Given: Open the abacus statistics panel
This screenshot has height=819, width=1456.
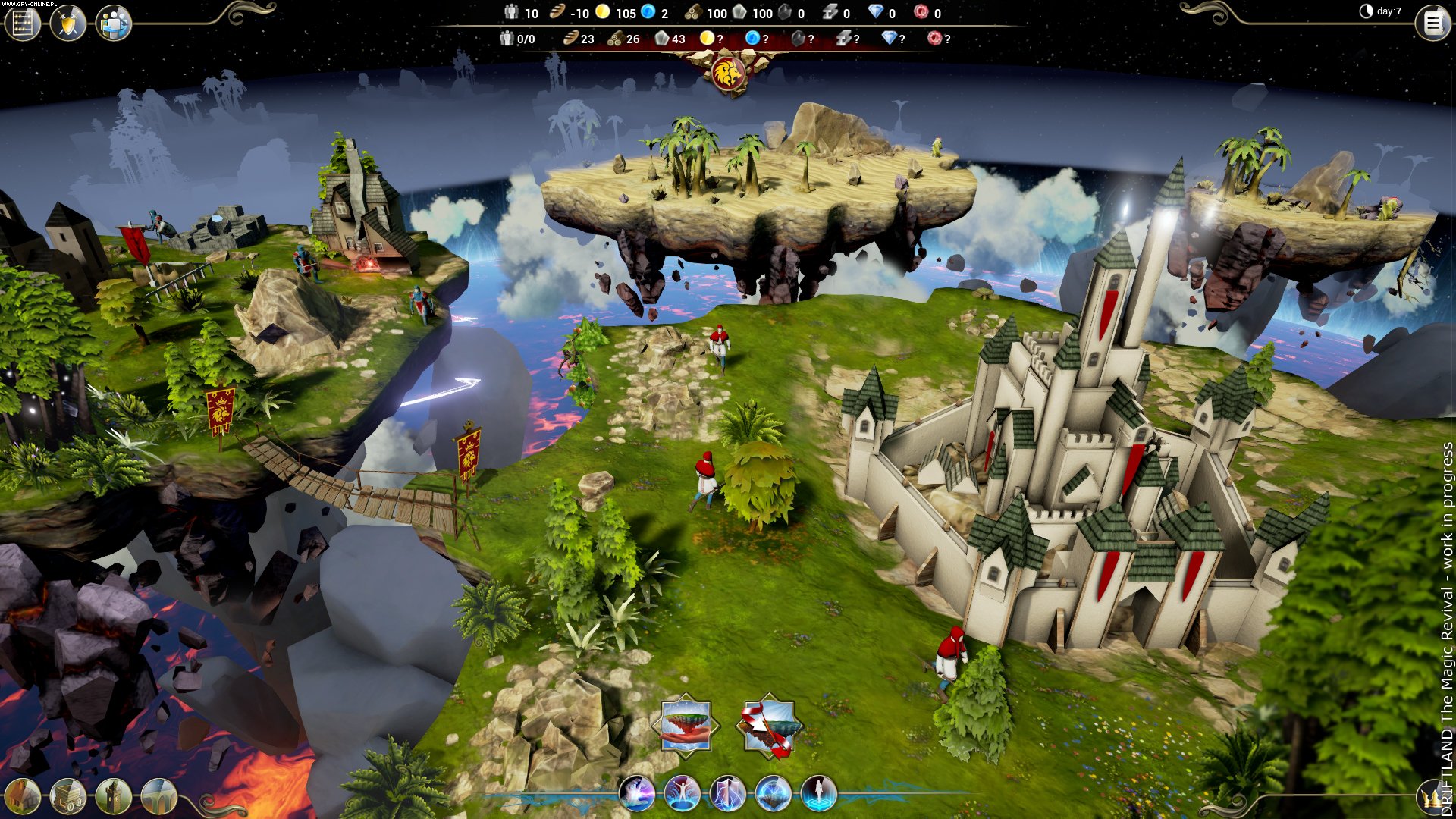Looking at the screenshot, I should (x=22, y=24).
